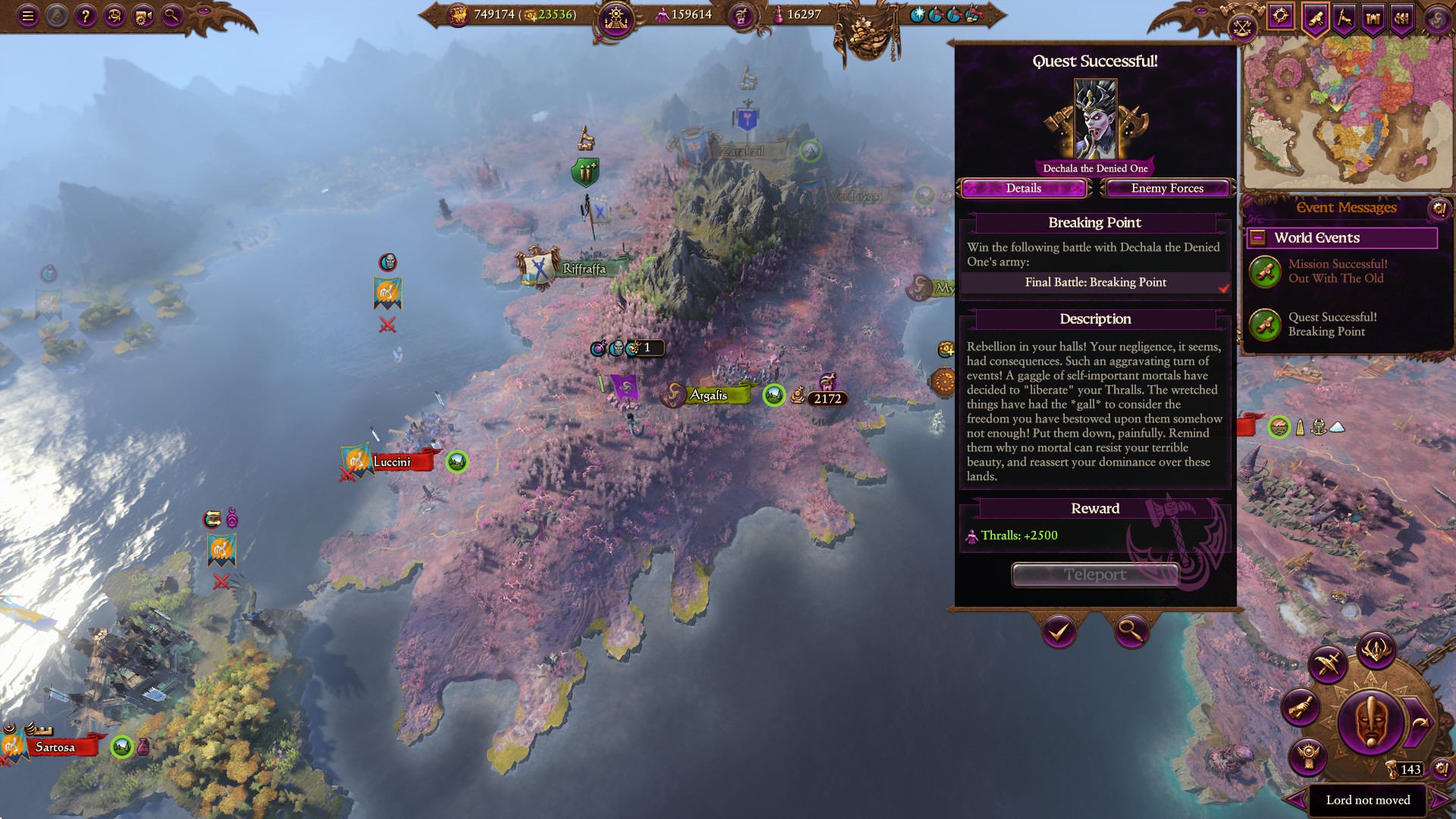Open the question mark help button
Screen dimensions: 1456x819
coord(86,16)
